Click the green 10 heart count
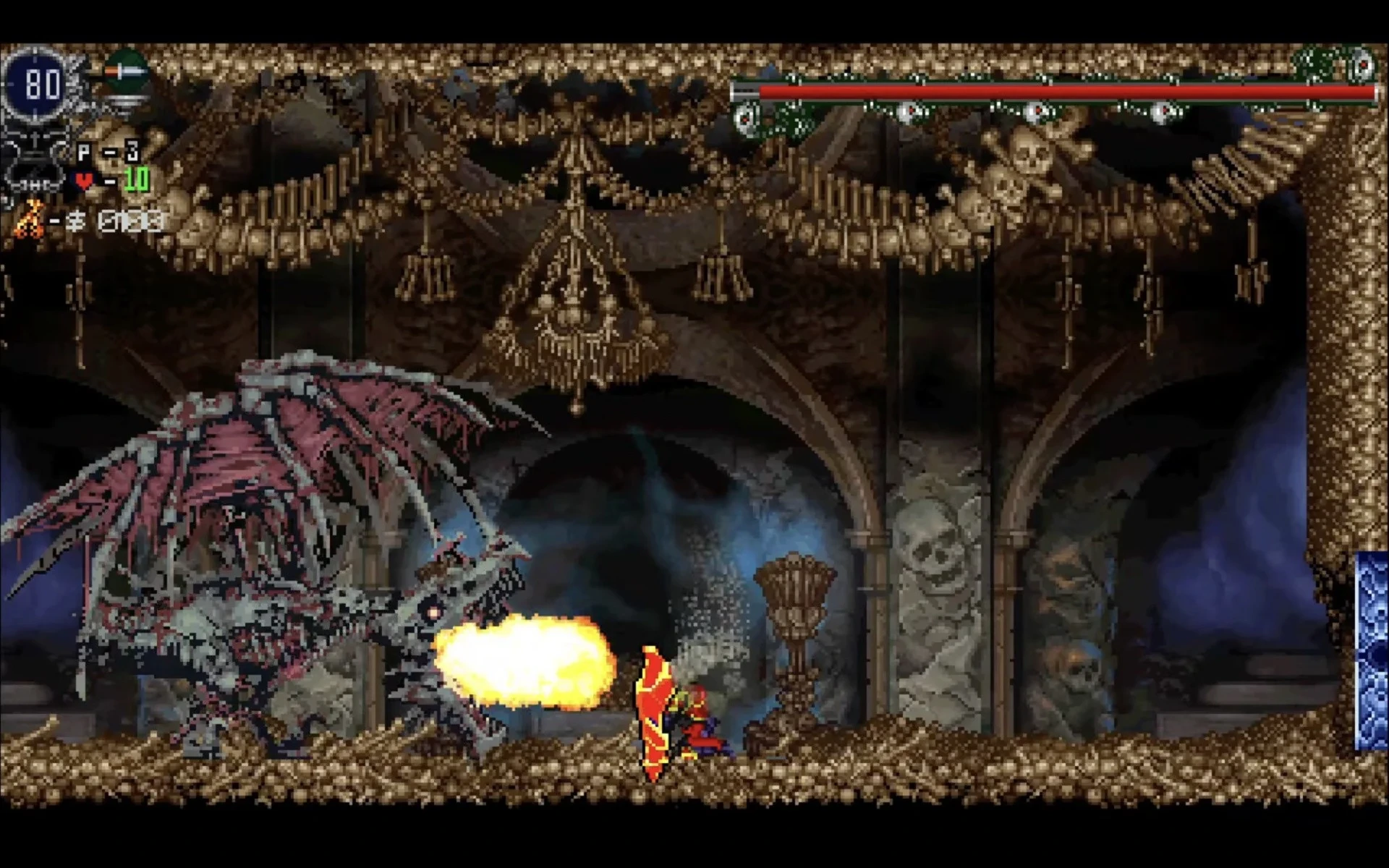Image resolution: width=1389 pixels, height=868 pixels. pos(135,179)
